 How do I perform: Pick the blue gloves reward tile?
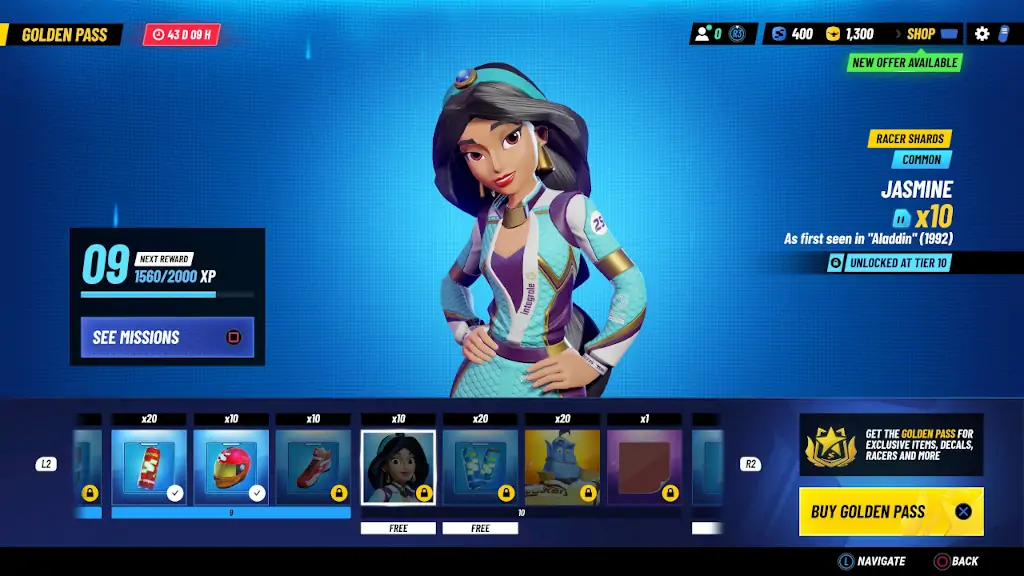480,467
